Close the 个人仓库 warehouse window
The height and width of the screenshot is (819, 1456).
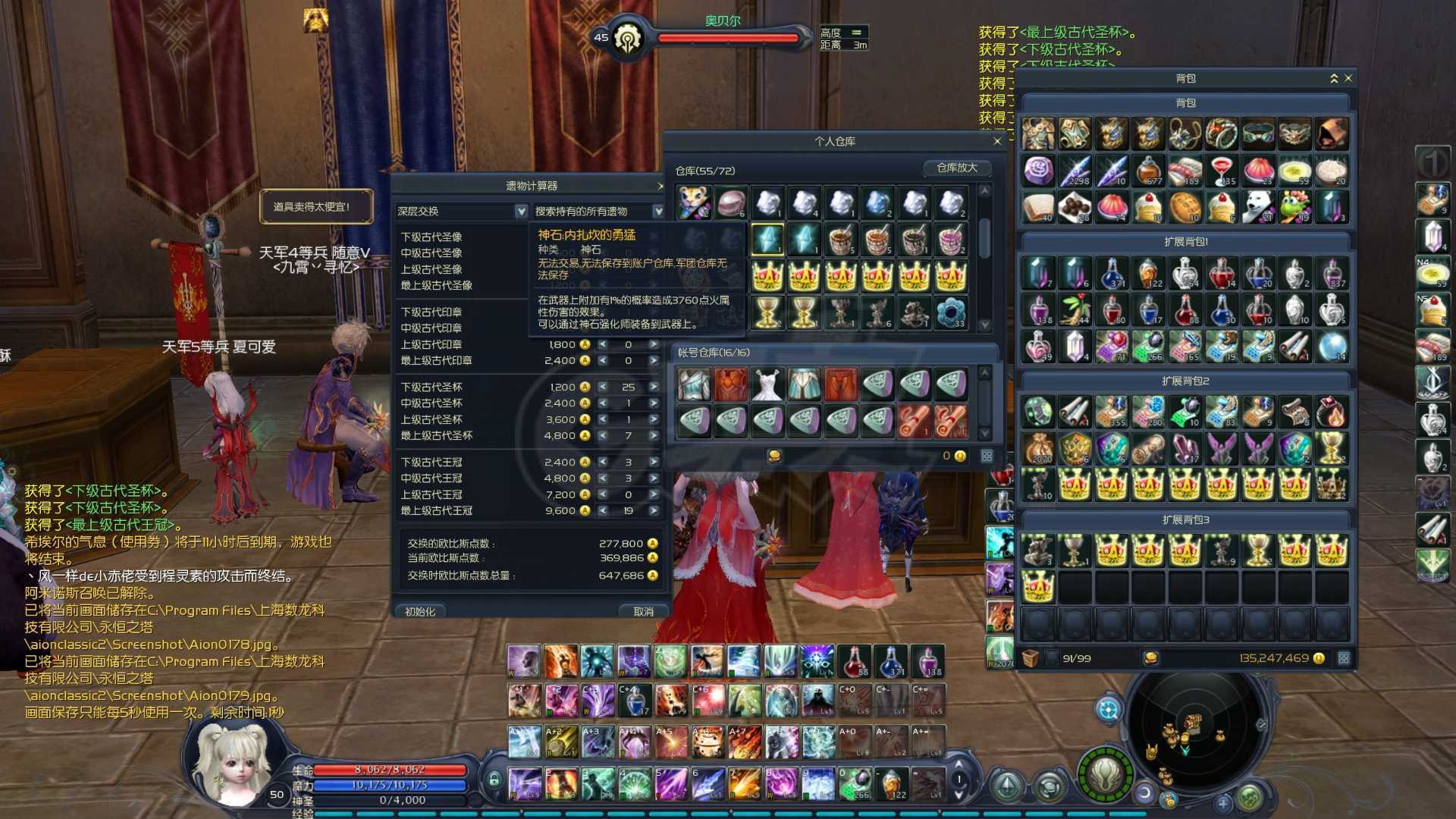click(997, 141)
